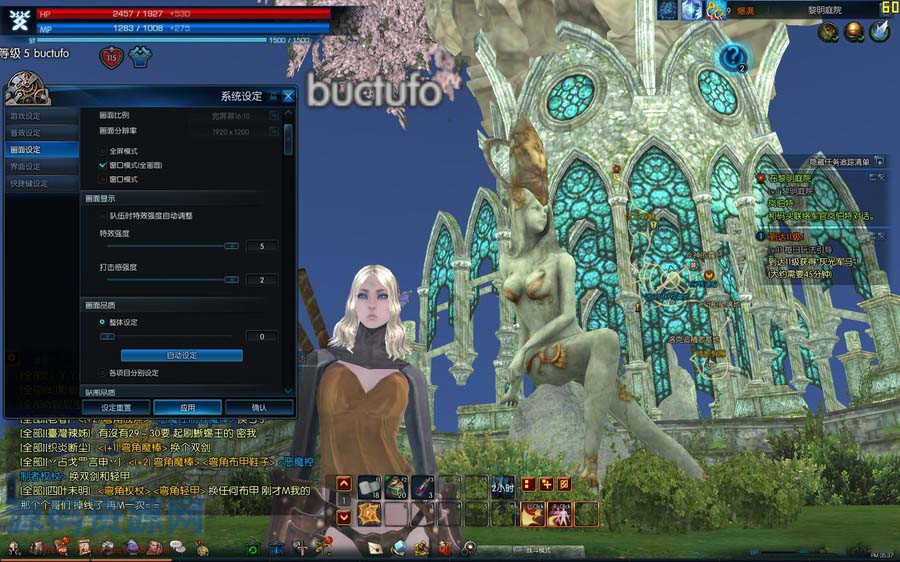The height and width of the screenshot is (562, 900).
Task: Use the red potion hotbar slot
Action: coord(421,487)
